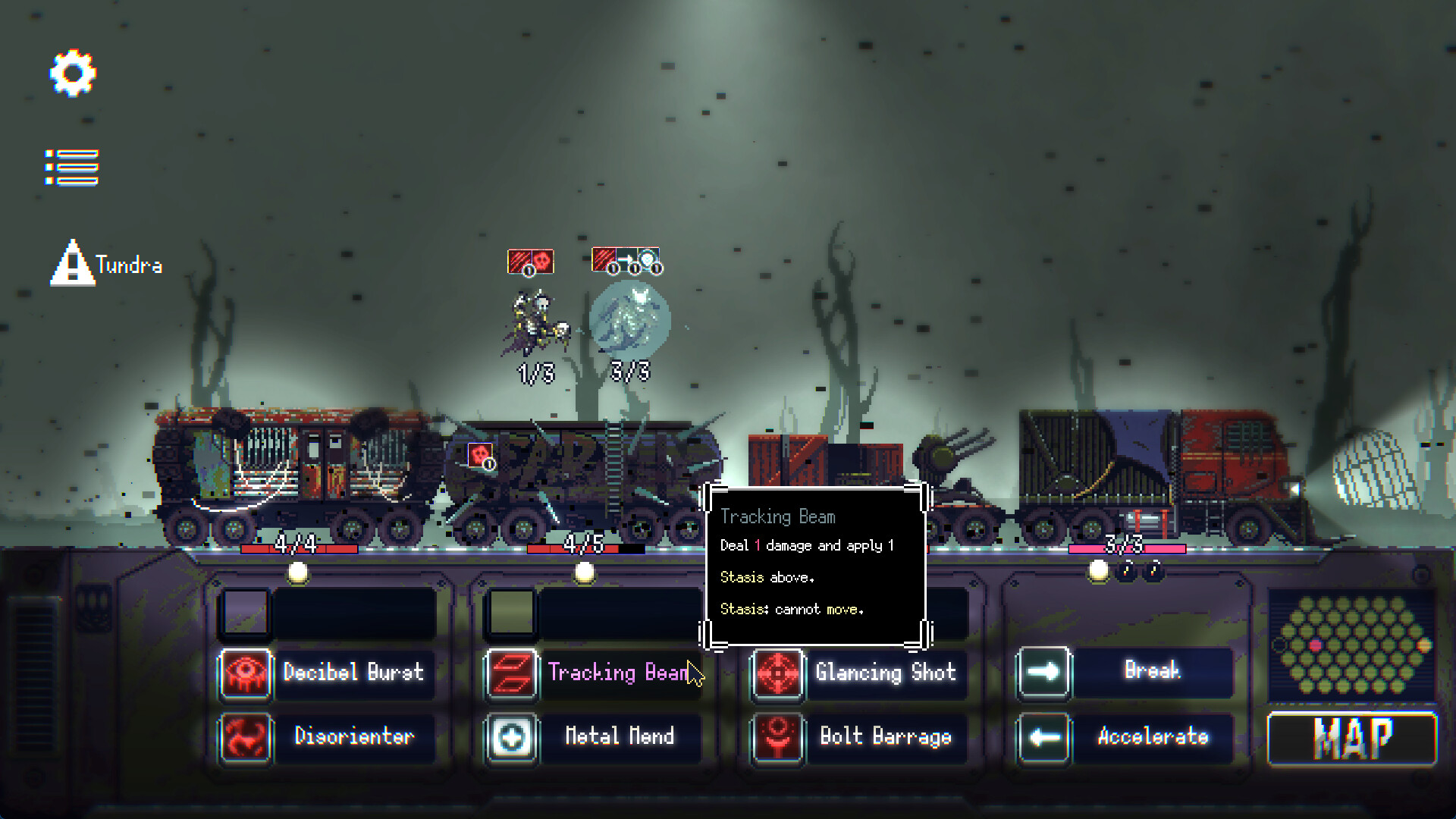This screenshot has height=819, width=1456.
Task: Open the settings gear
Action: point(72,72)
